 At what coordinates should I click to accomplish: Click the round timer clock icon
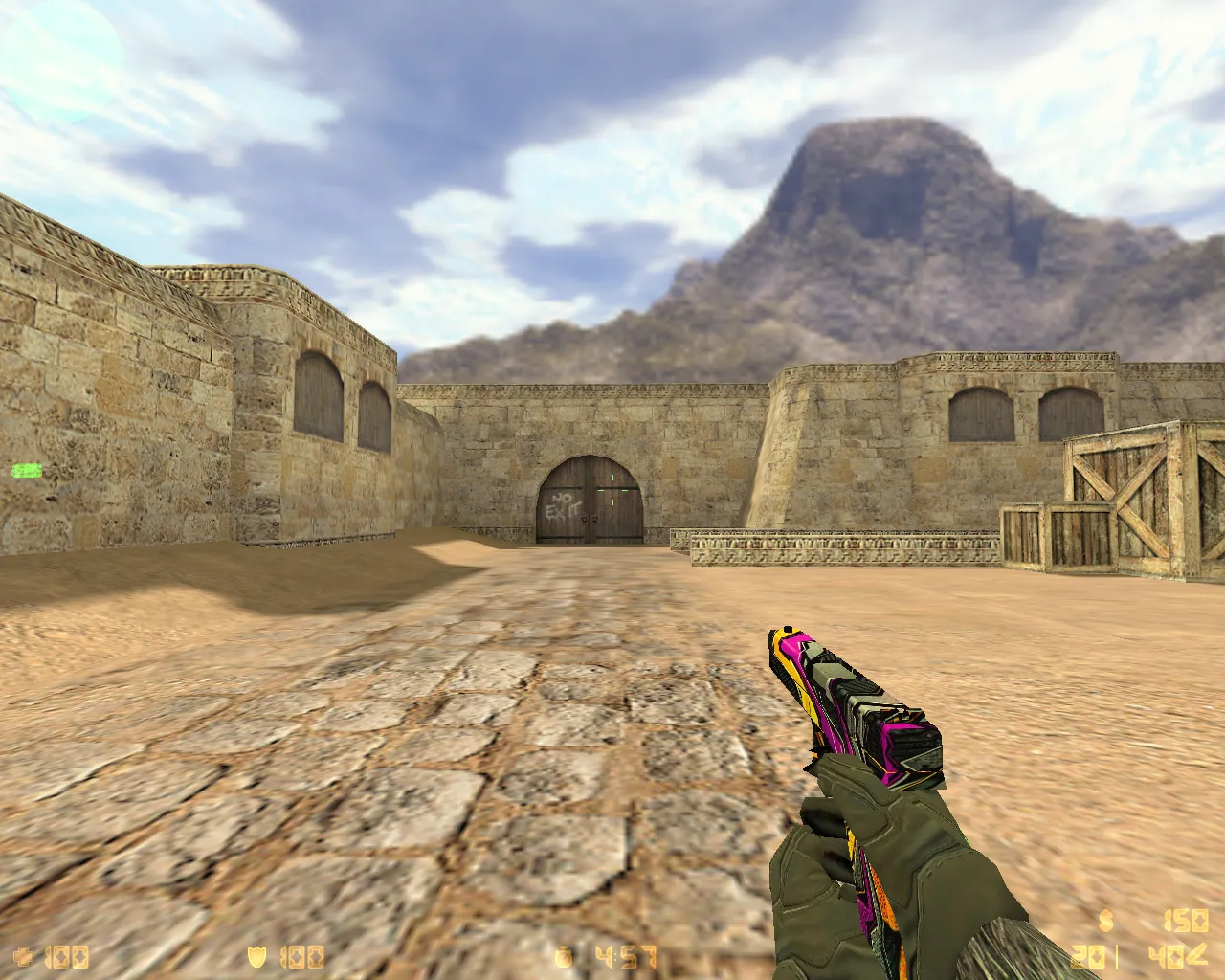point(563,954)
